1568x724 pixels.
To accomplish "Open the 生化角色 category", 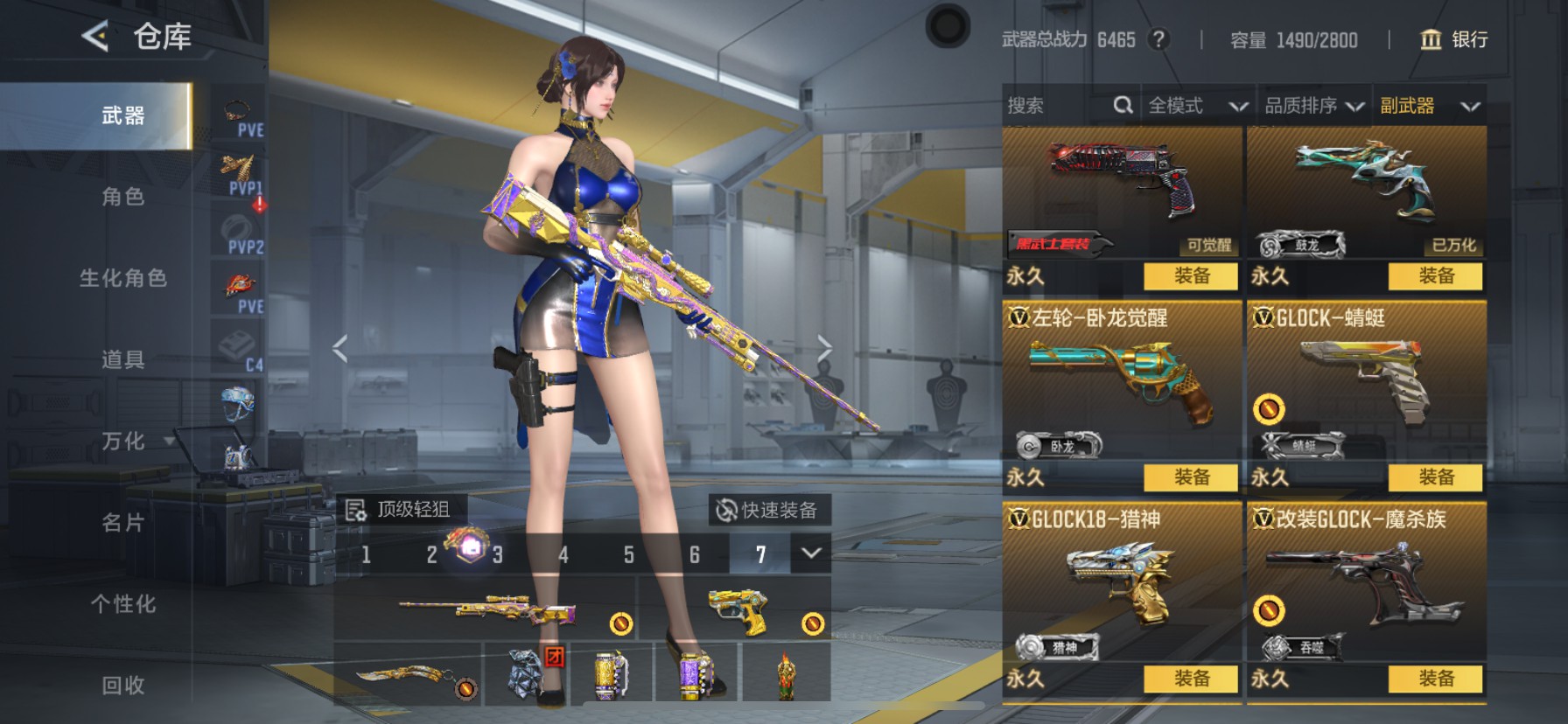I will (123, 278).
